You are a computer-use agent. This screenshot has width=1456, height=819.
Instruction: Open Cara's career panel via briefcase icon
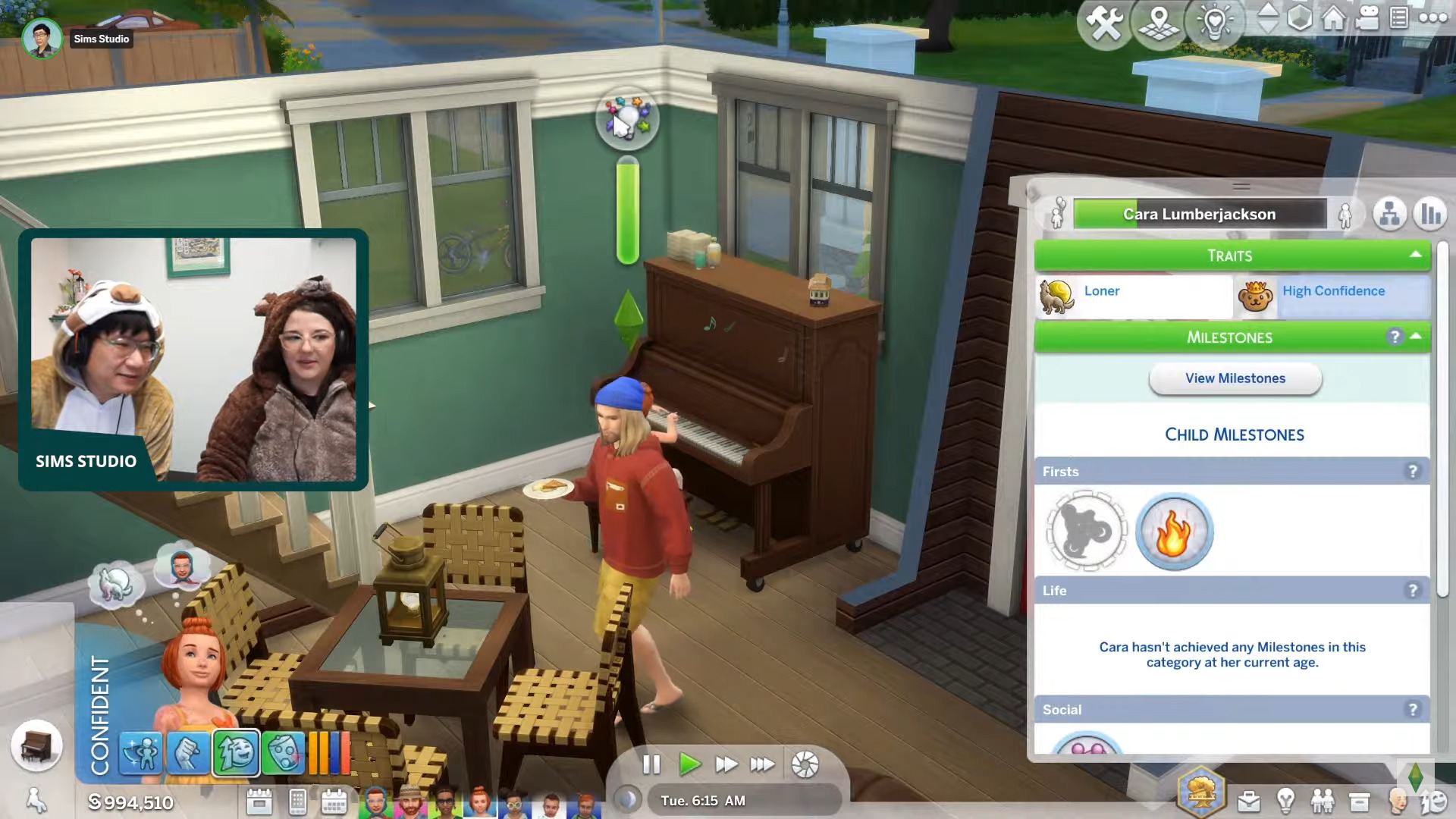point(1248,802)
